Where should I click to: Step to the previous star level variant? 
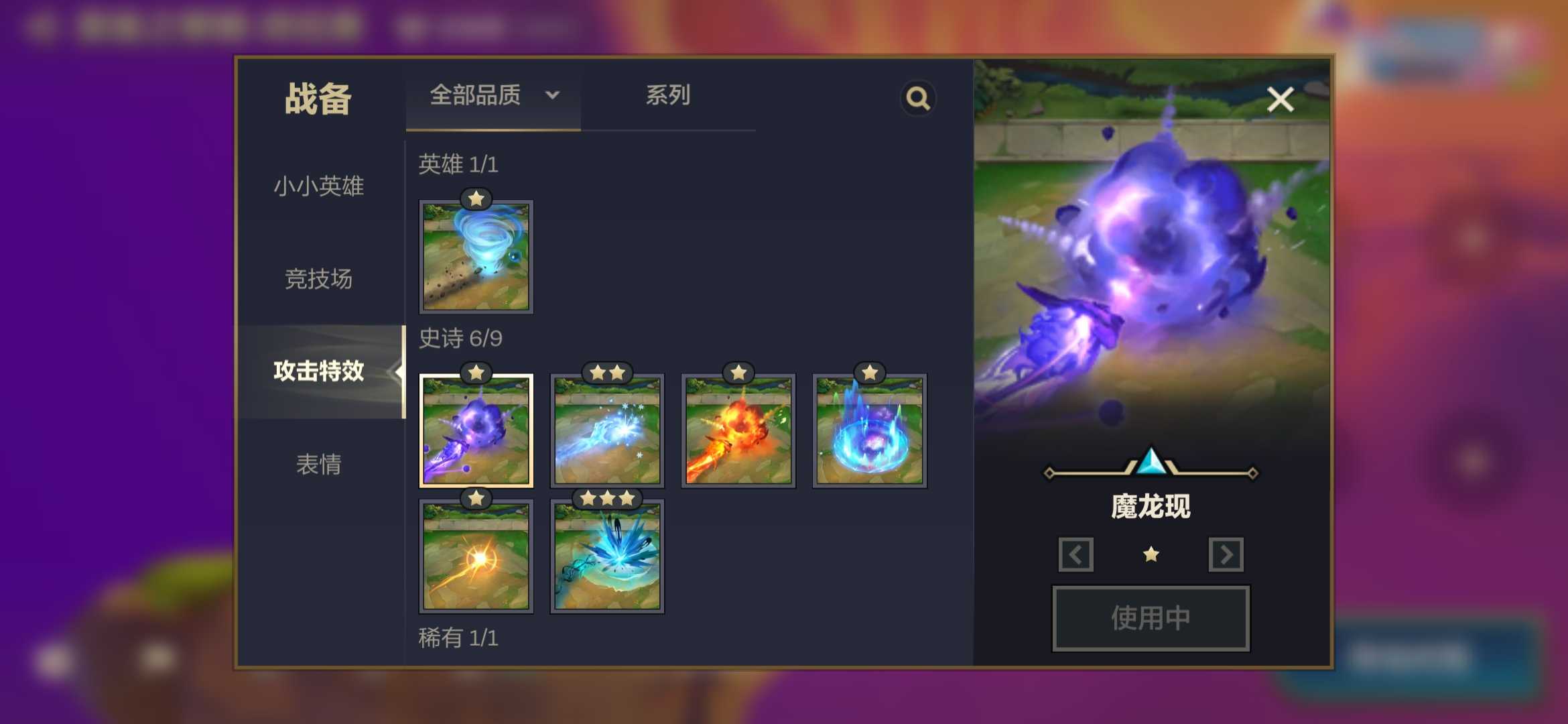point(1075,556)
